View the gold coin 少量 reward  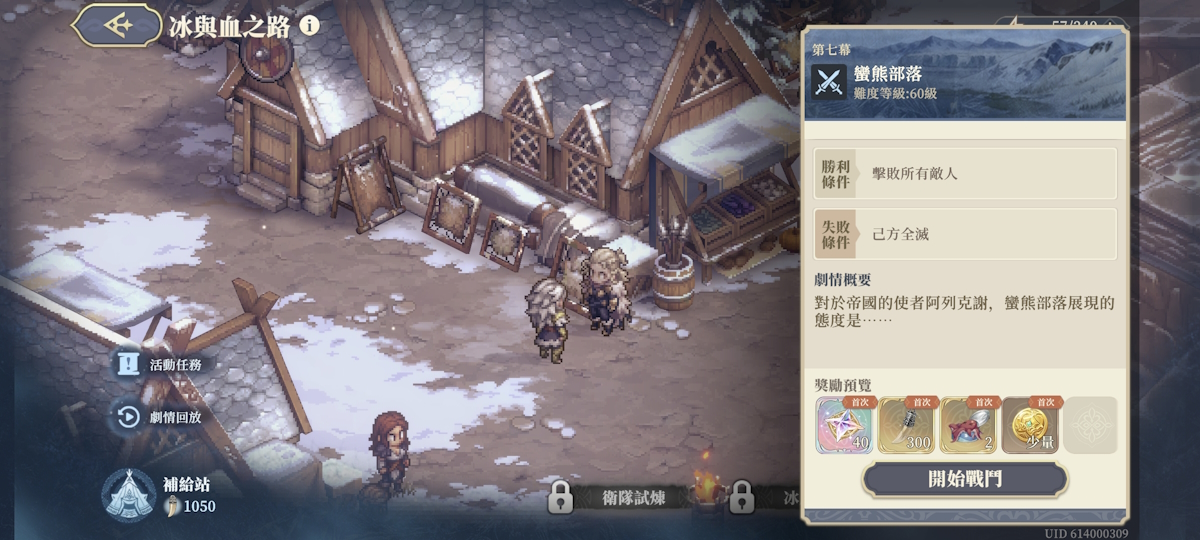[1030, 426]
